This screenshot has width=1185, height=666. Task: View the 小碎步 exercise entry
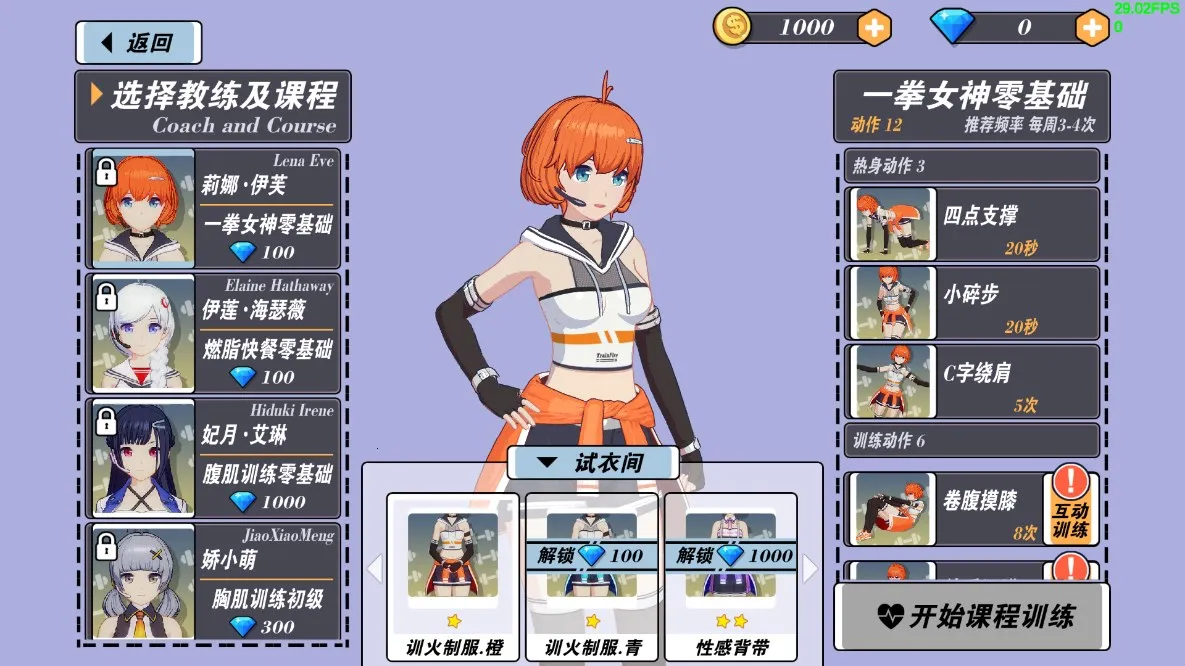(972, 302)
